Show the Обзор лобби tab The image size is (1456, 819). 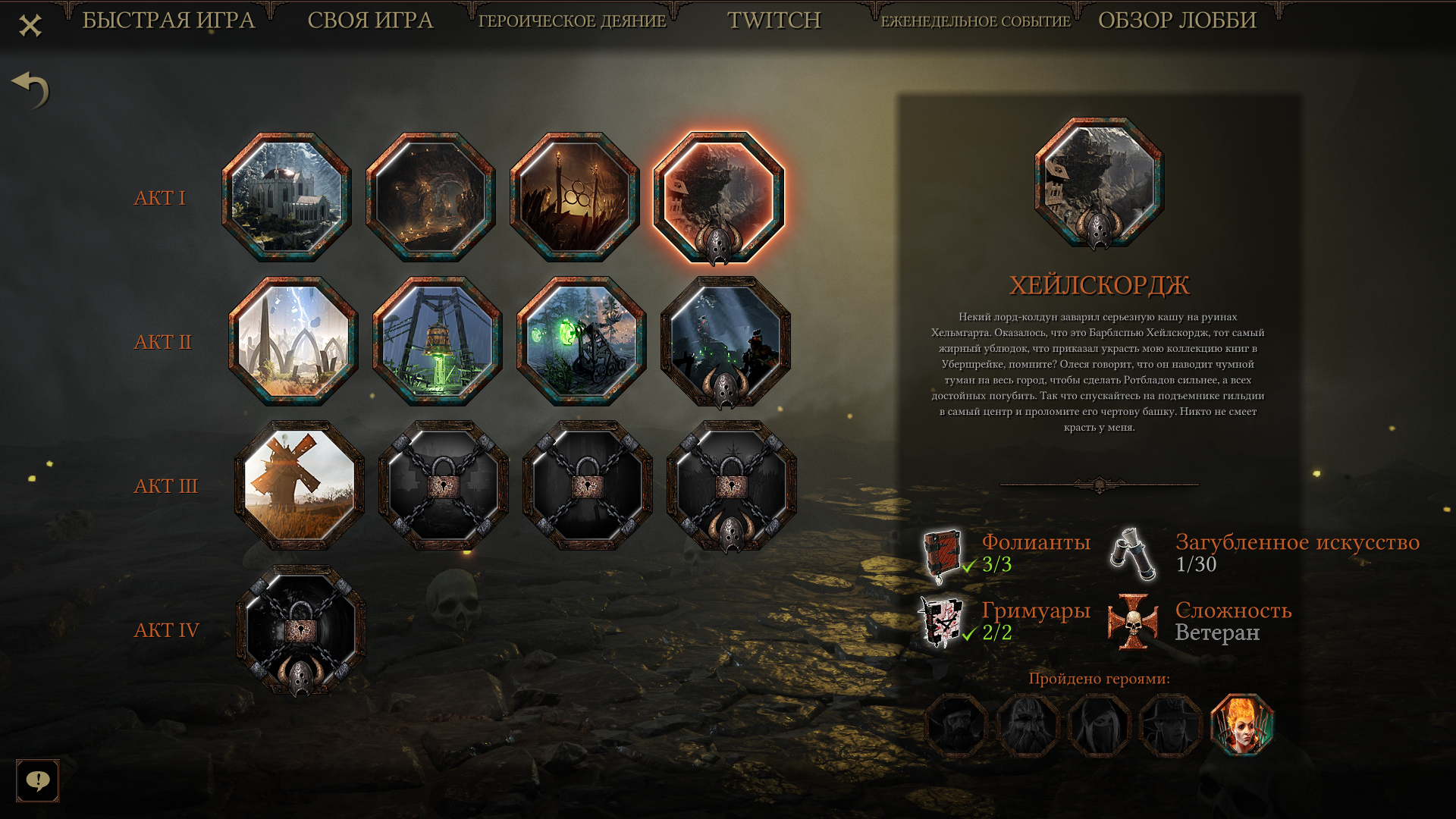click(1177, 20)
